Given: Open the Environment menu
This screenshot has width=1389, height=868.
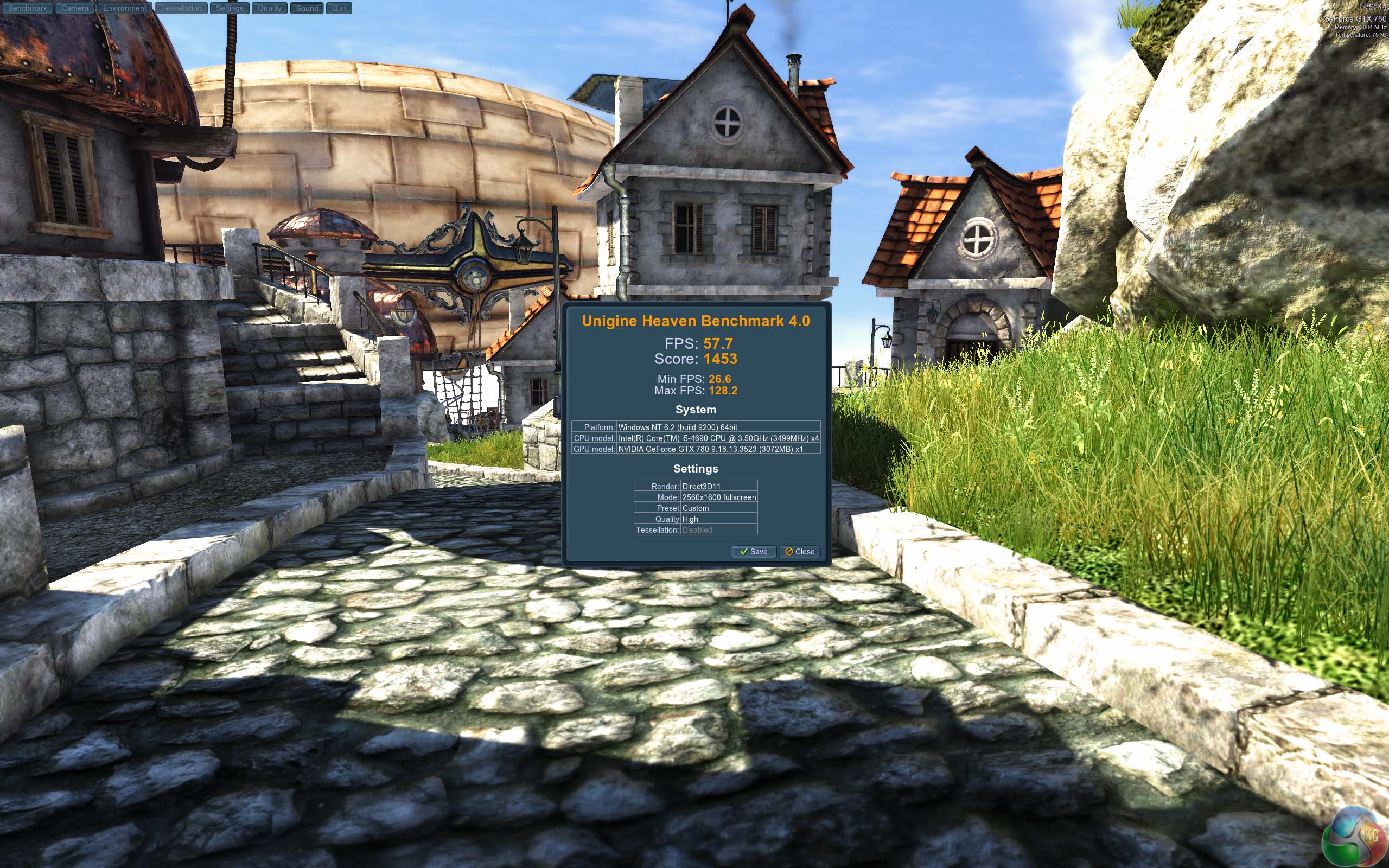Looking at the screenshot, I should click(125, 8).
